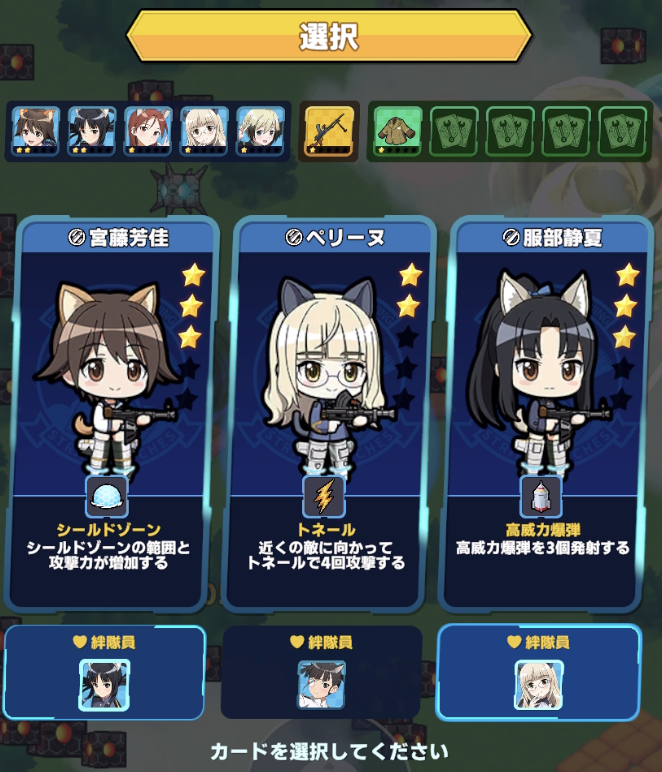Click the bond member portrait under 宮藤芳佳
The image size is (662, 772).
[105, 684]
